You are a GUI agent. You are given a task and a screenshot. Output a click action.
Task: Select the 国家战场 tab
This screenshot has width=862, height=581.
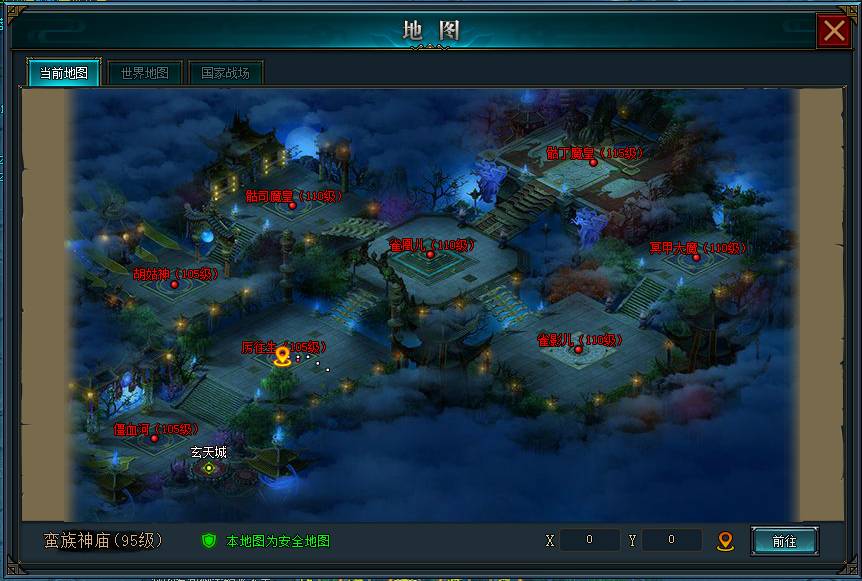click(x=225, y=73)
